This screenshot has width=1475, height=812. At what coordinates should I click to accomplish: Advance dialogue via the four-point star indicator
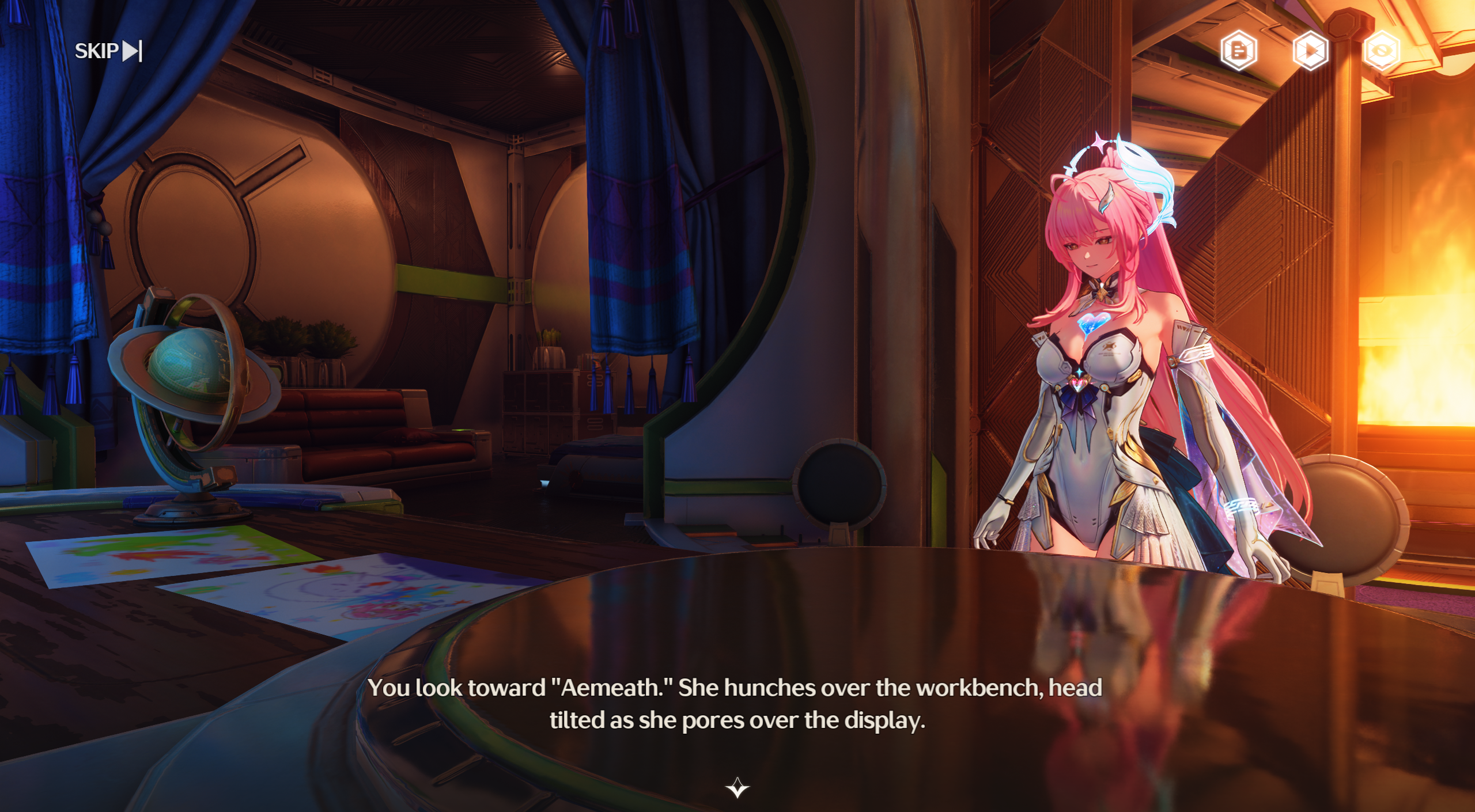[737, 787]
